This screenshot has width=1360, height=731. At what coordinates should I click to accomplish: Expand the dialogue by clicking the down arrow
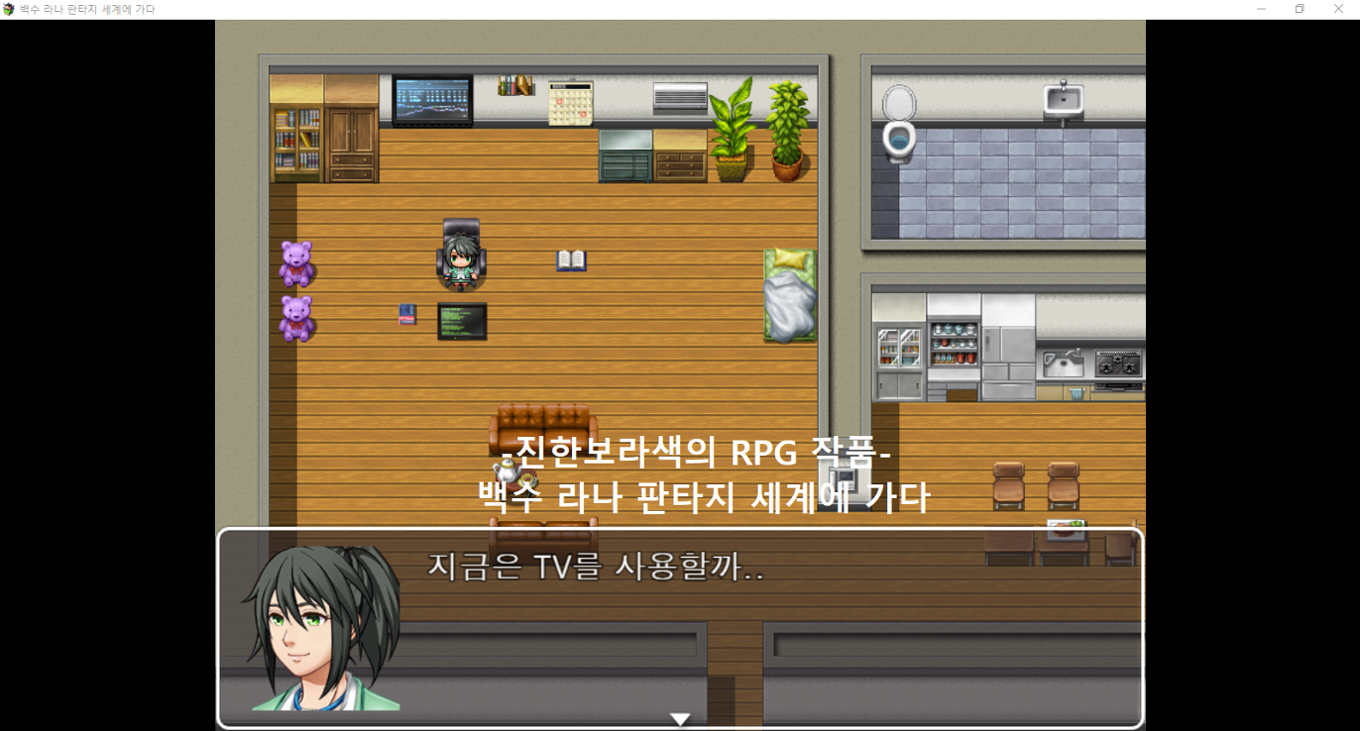680,717
